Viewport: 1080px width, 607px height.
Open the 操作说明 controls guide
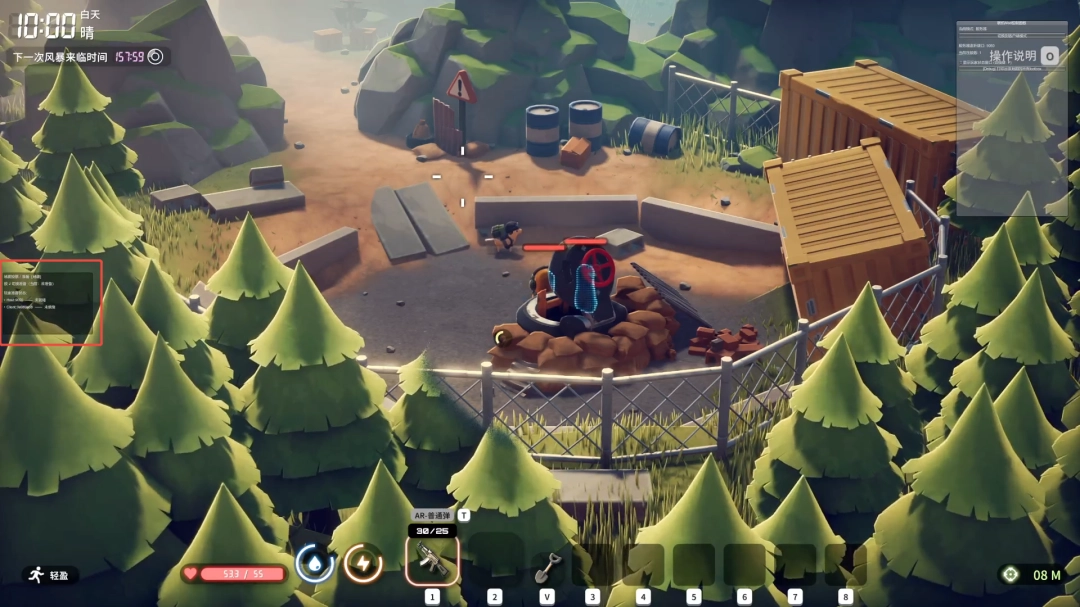pyautogui.click(x=1013, y=56)
